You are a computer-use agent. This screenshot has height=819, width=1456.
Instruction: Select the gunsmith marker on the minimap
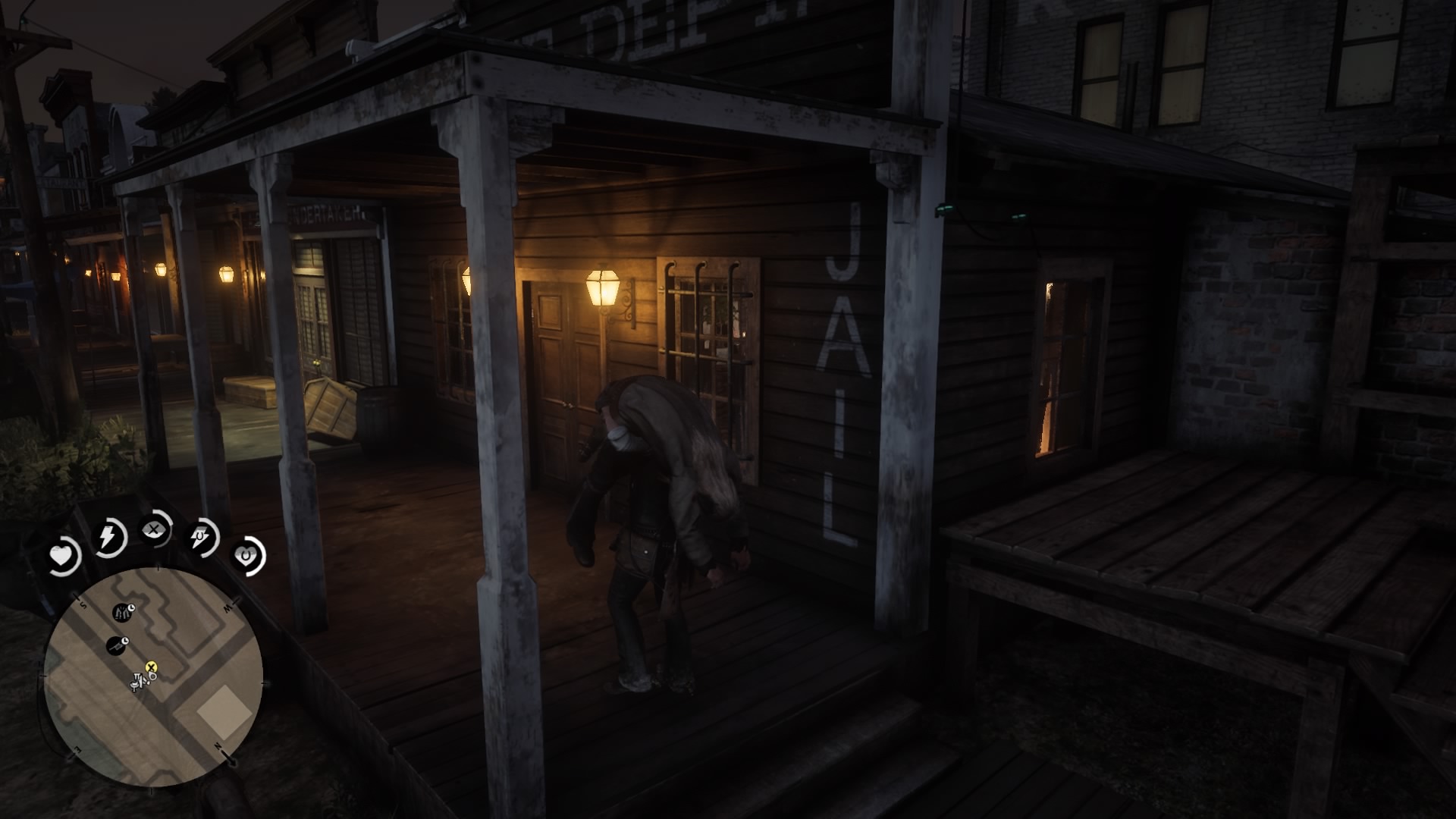[115, 645]
